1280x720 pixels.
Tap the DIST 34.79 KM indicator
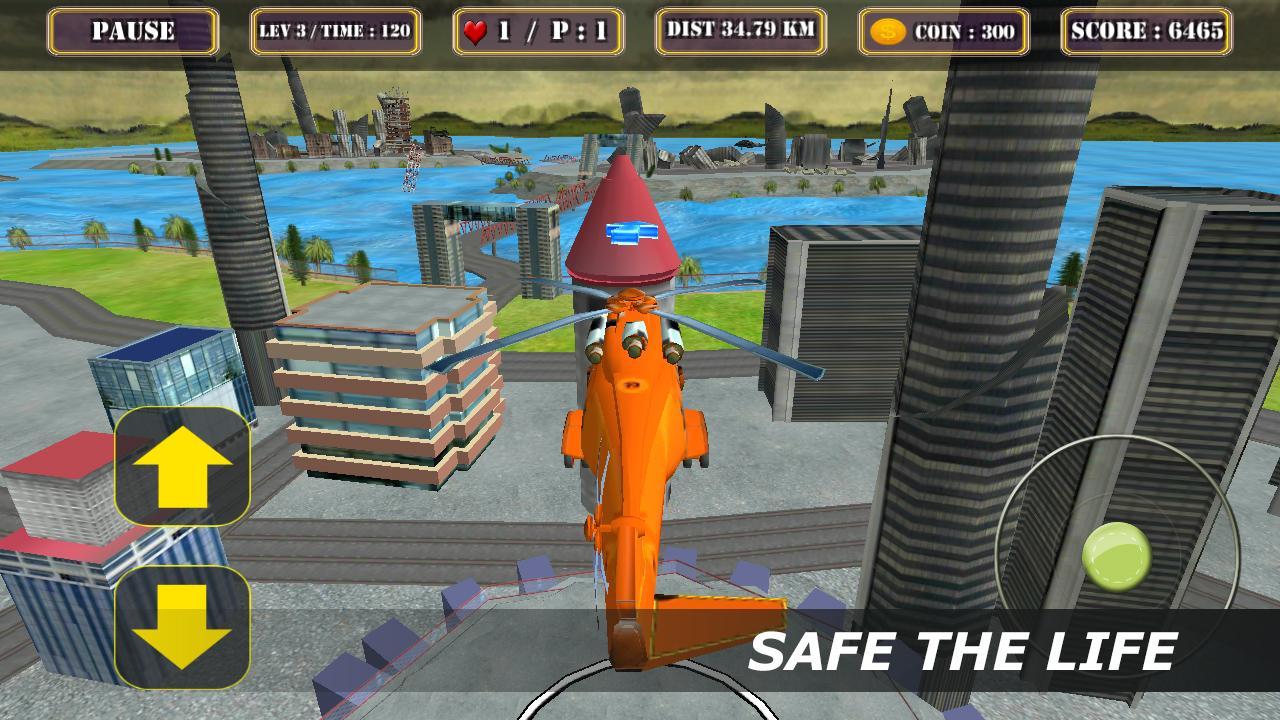[738, 33]
